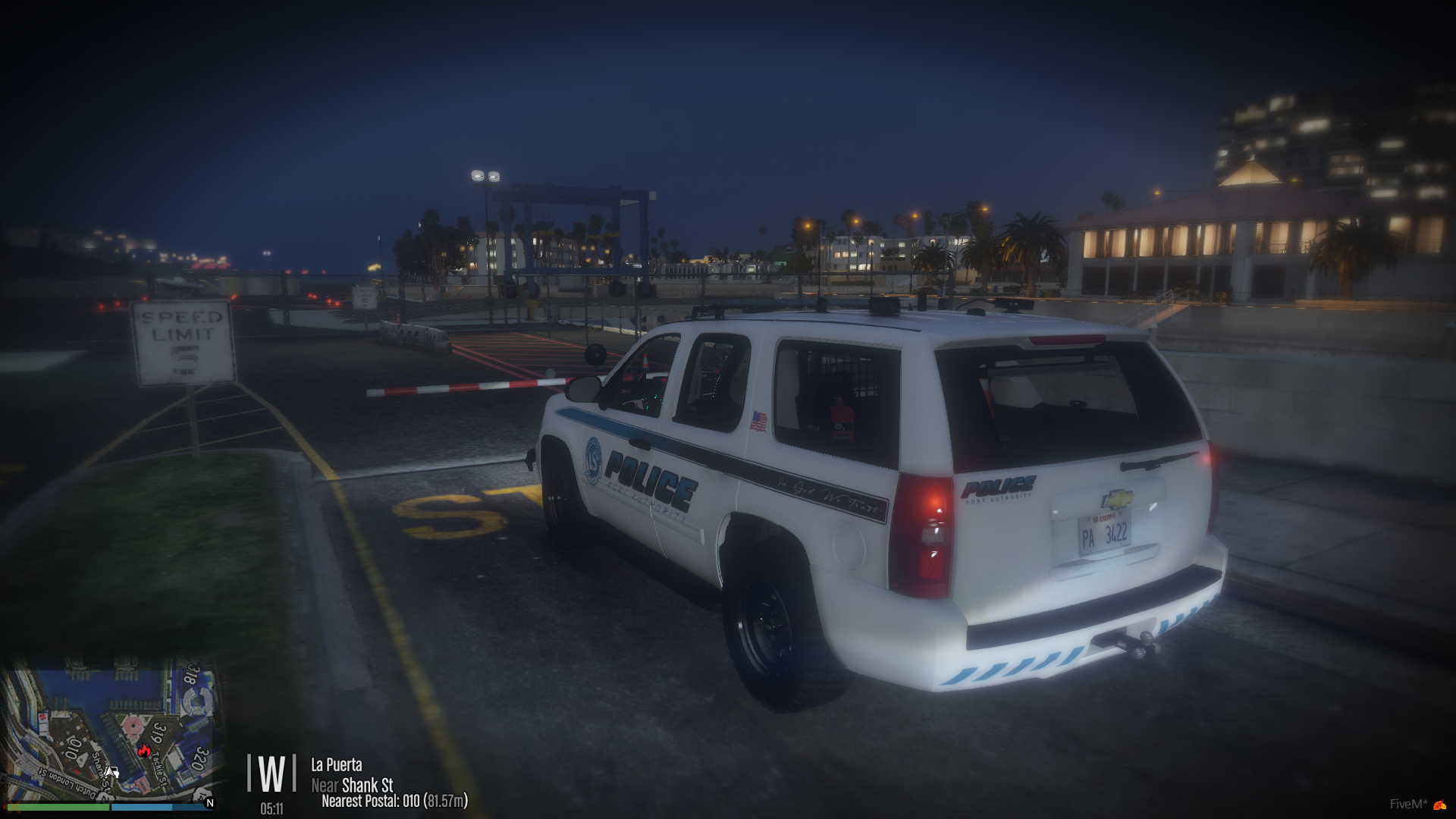Select the red fire marker on the minimap
Image resolution: width=1456 pixels, height=819 pixels.
[144, 751]
